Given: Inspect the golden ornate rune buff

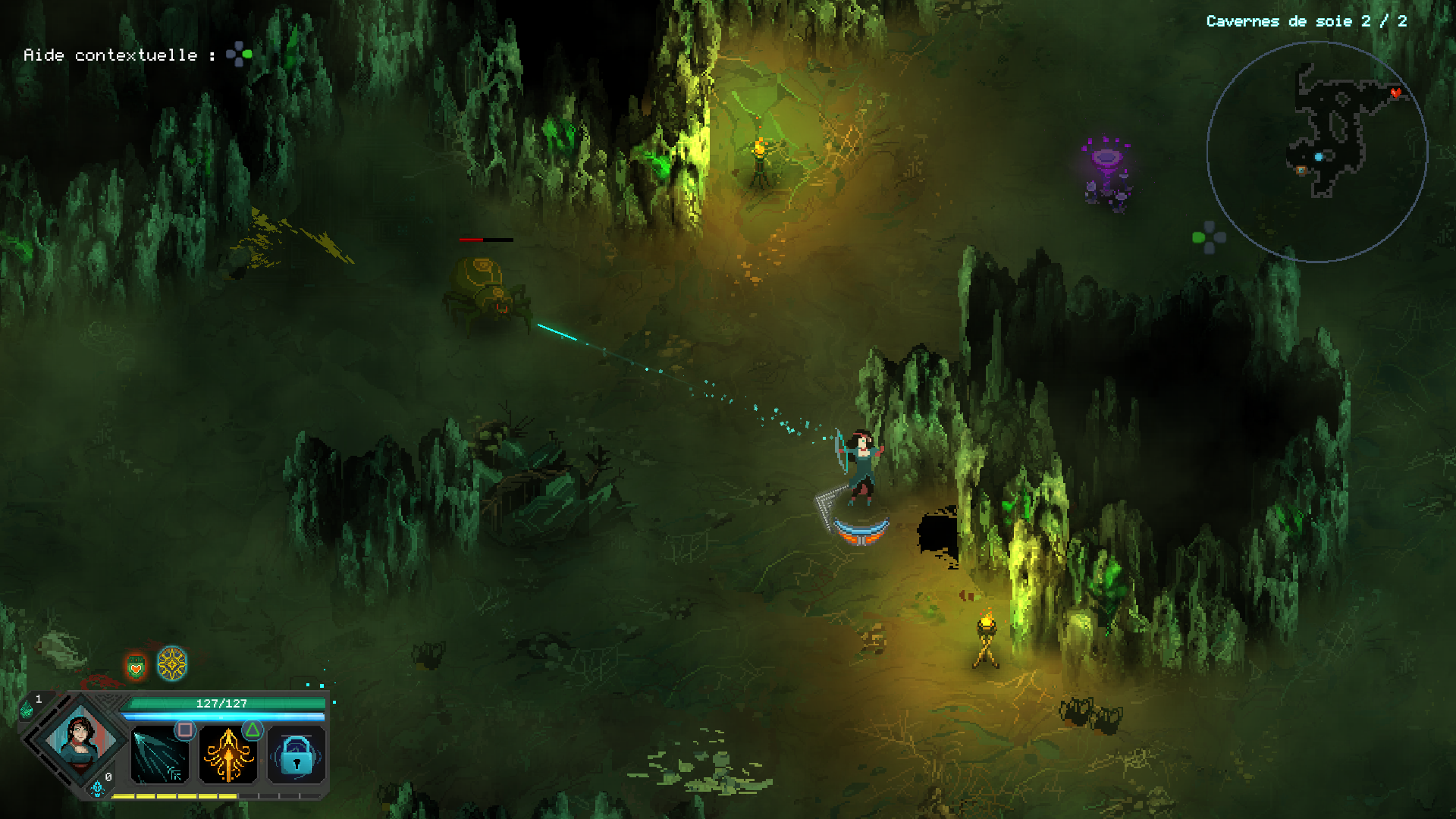Looking at the screenshot, I should (x=172, y=664).
